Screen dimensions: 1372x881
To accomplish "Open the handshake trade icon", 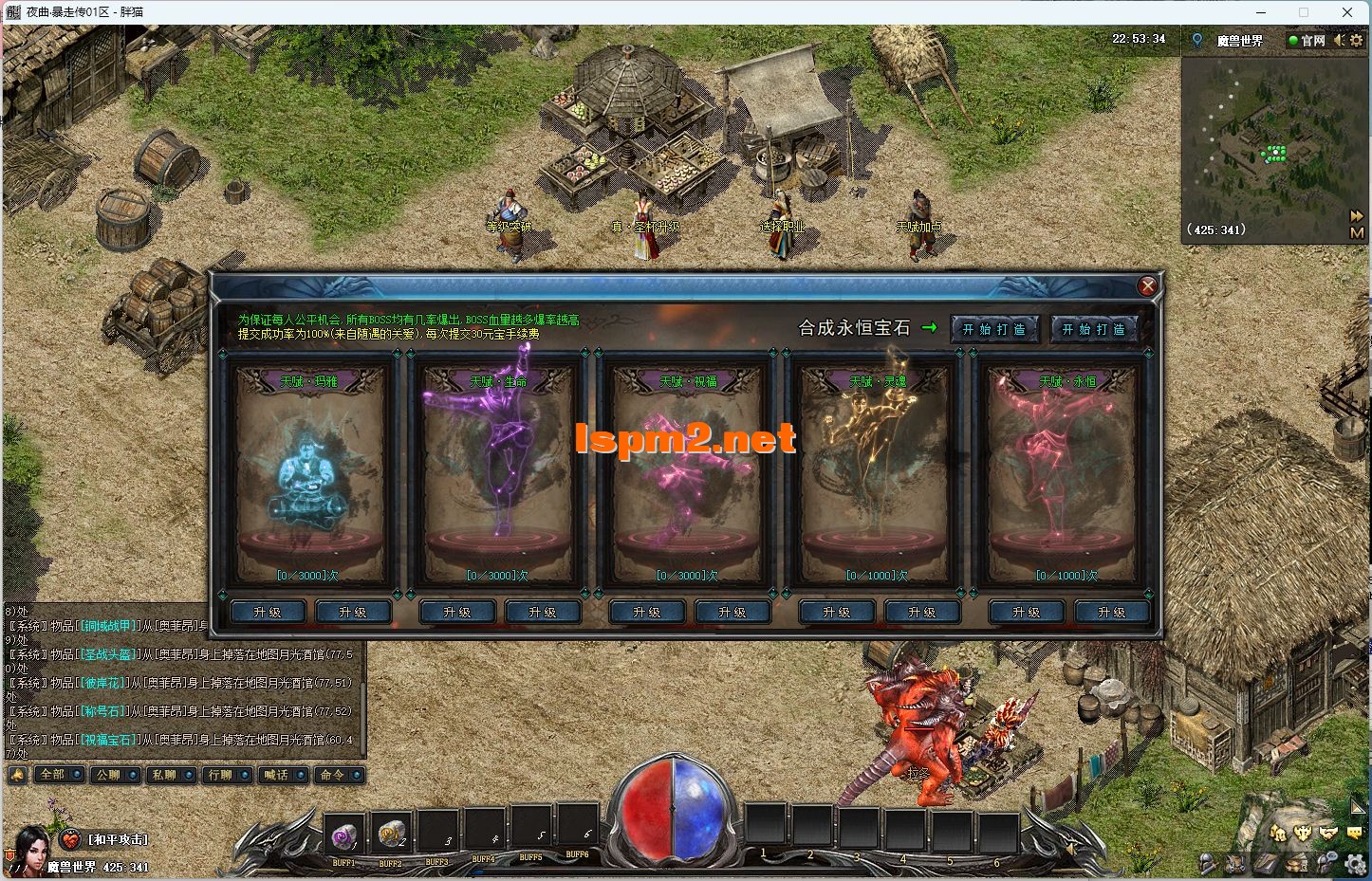I will click(1329, 833).
